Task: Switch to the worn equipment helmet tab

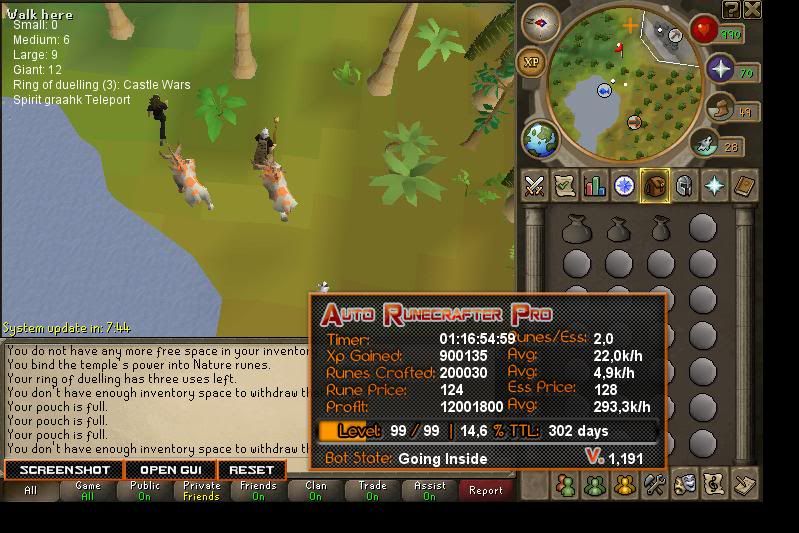Action: 685,186
